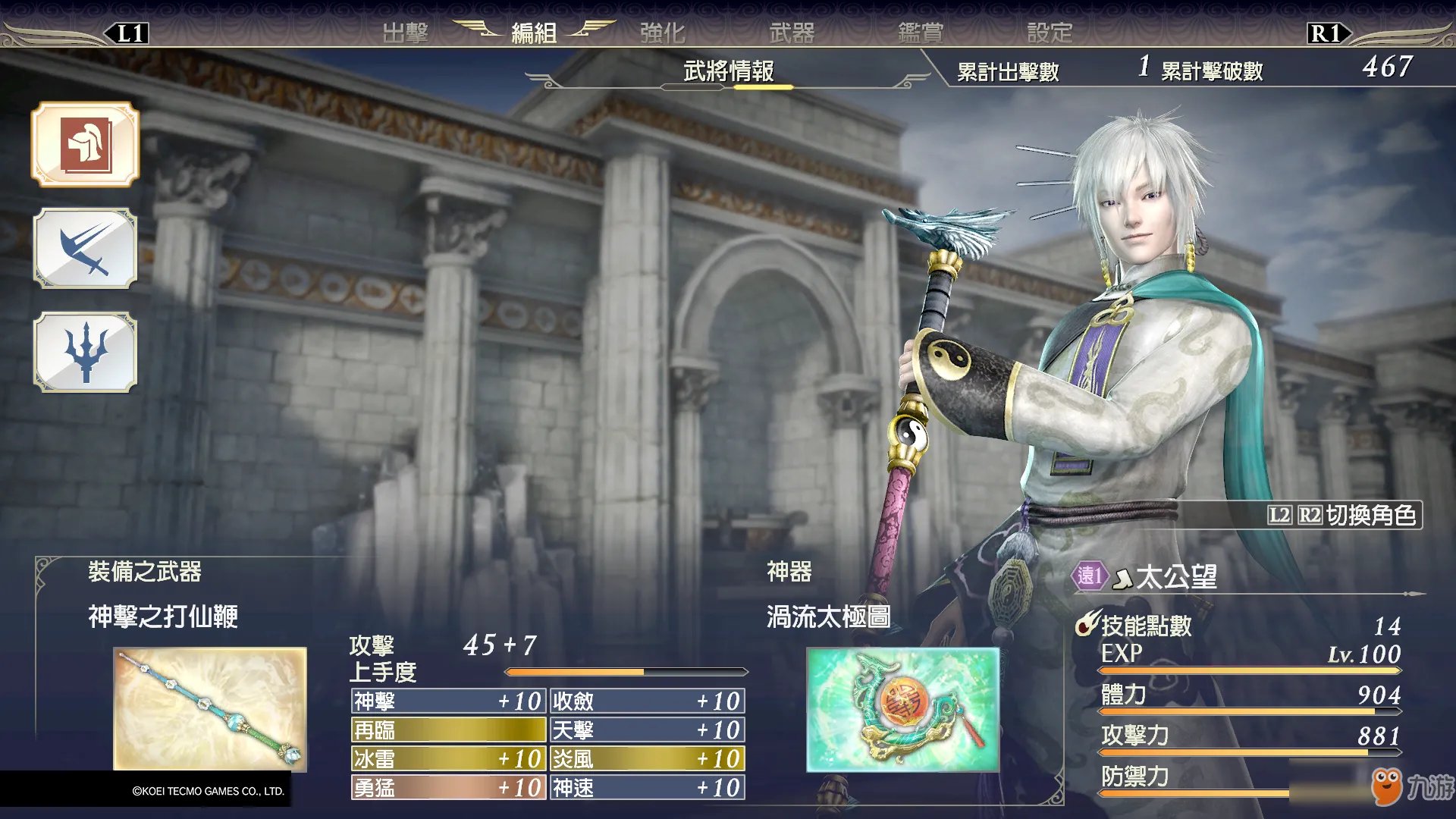Open the 出擊 (Sortie) tab
Image resolution: width=1456 pixels, height=819 pixels.
[x=405, y=33]
